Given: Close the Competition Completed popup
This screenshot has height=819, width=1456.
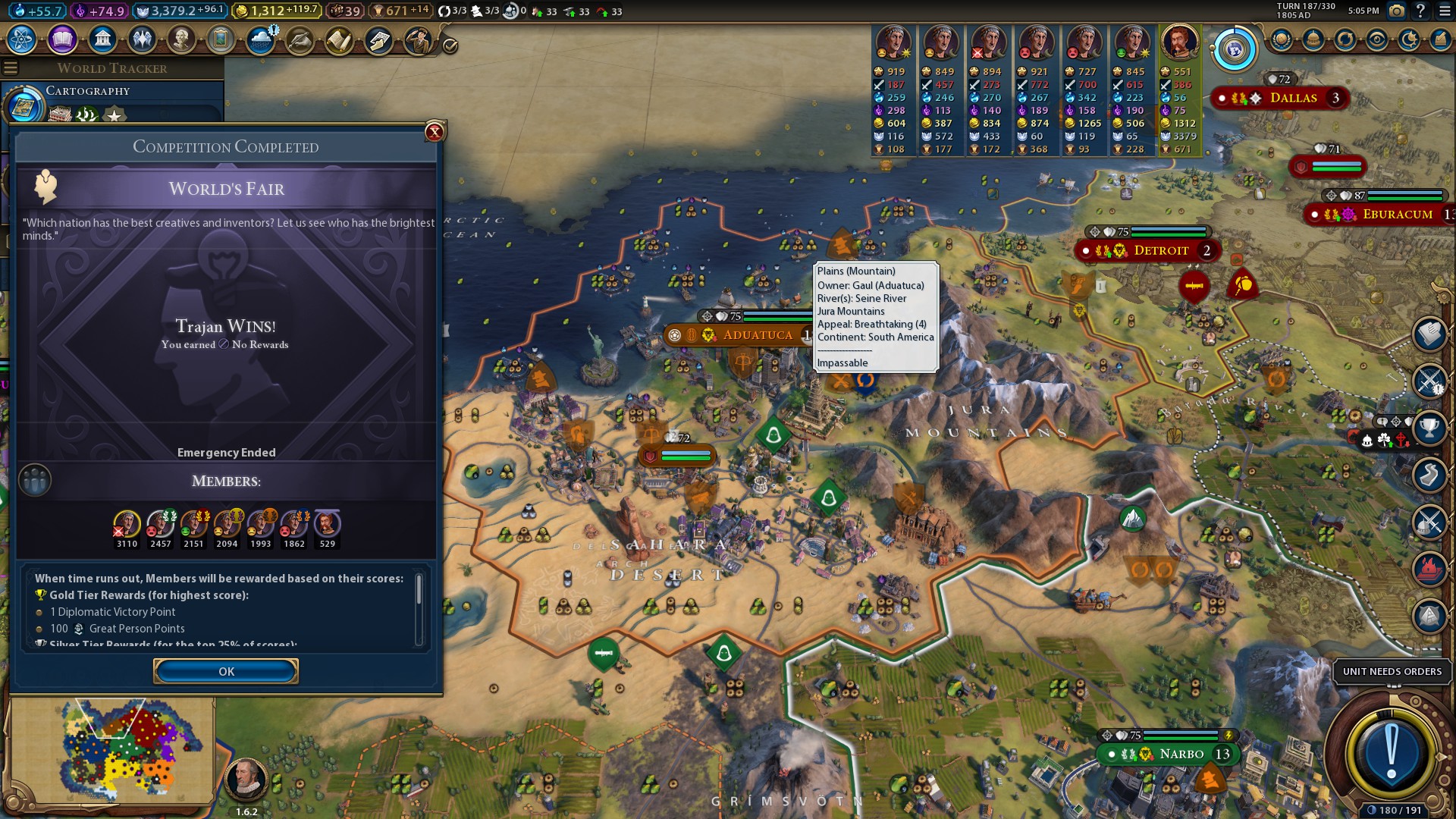Looking at the screenshot, I should [x=435, y=132].
